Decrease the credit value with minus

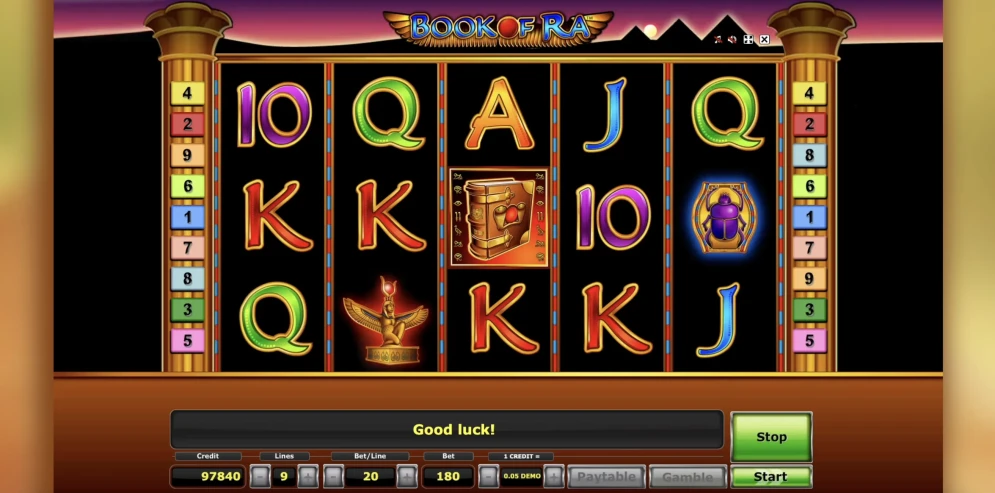click(488, 477)
